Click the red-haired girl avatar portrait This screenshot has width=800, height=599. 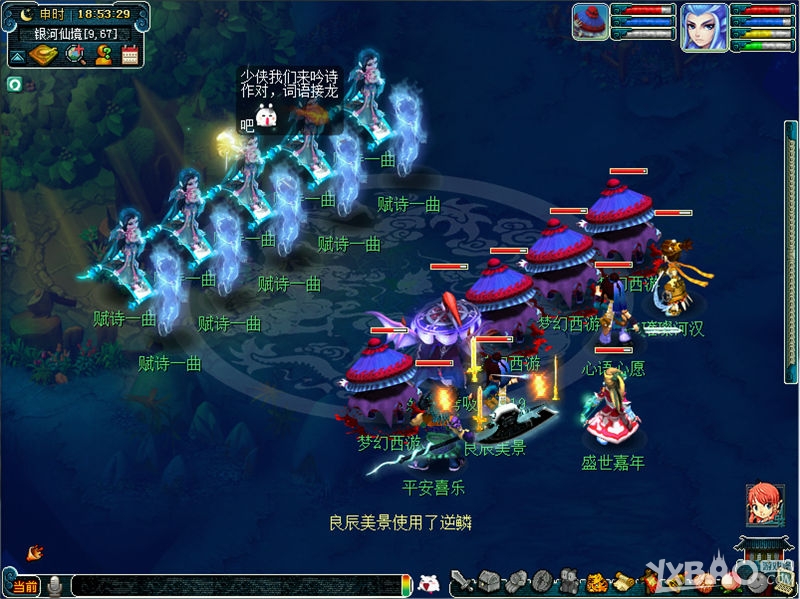763,505
